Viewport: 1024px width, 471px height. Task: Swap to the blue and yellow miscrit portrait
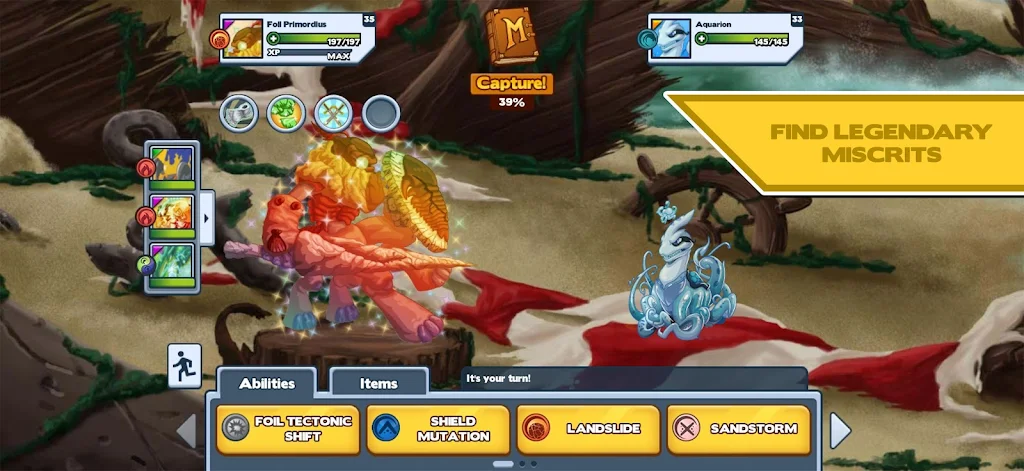(172, 167)
